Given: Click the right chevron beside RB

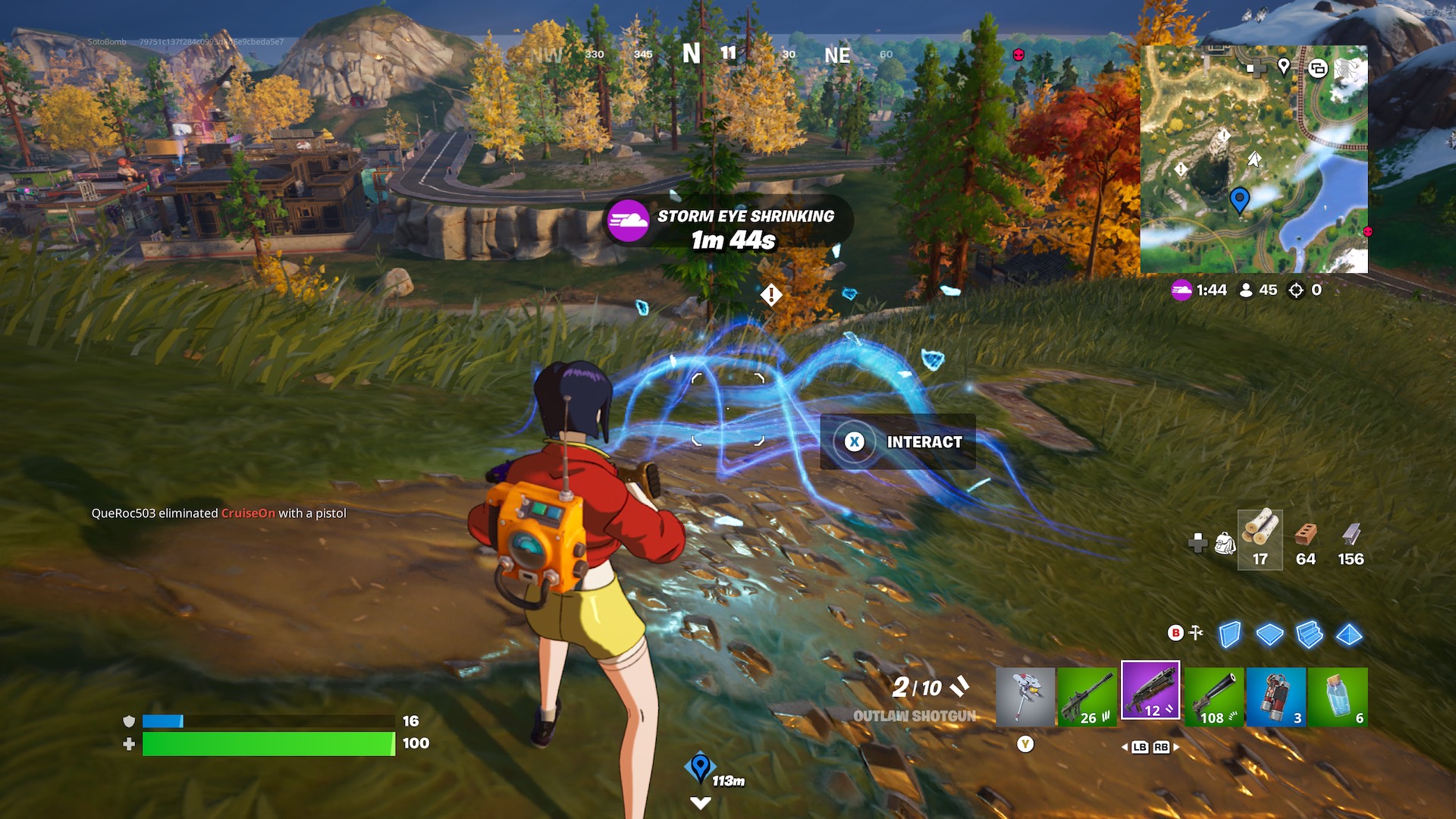Looking at the screenshot, I should point(1175,746).
